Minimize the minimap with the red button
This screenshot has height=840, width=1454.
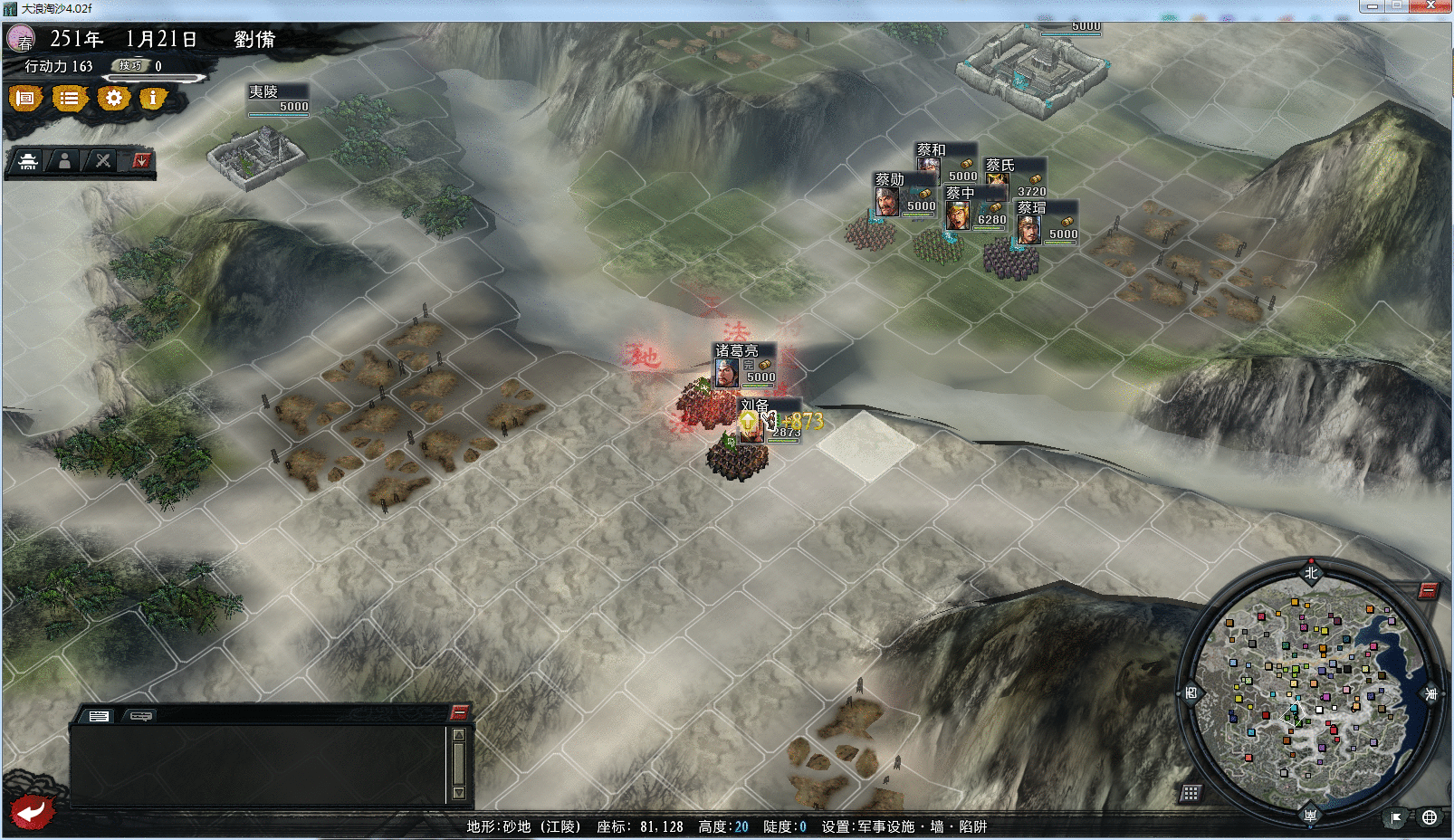[1428, 591]
